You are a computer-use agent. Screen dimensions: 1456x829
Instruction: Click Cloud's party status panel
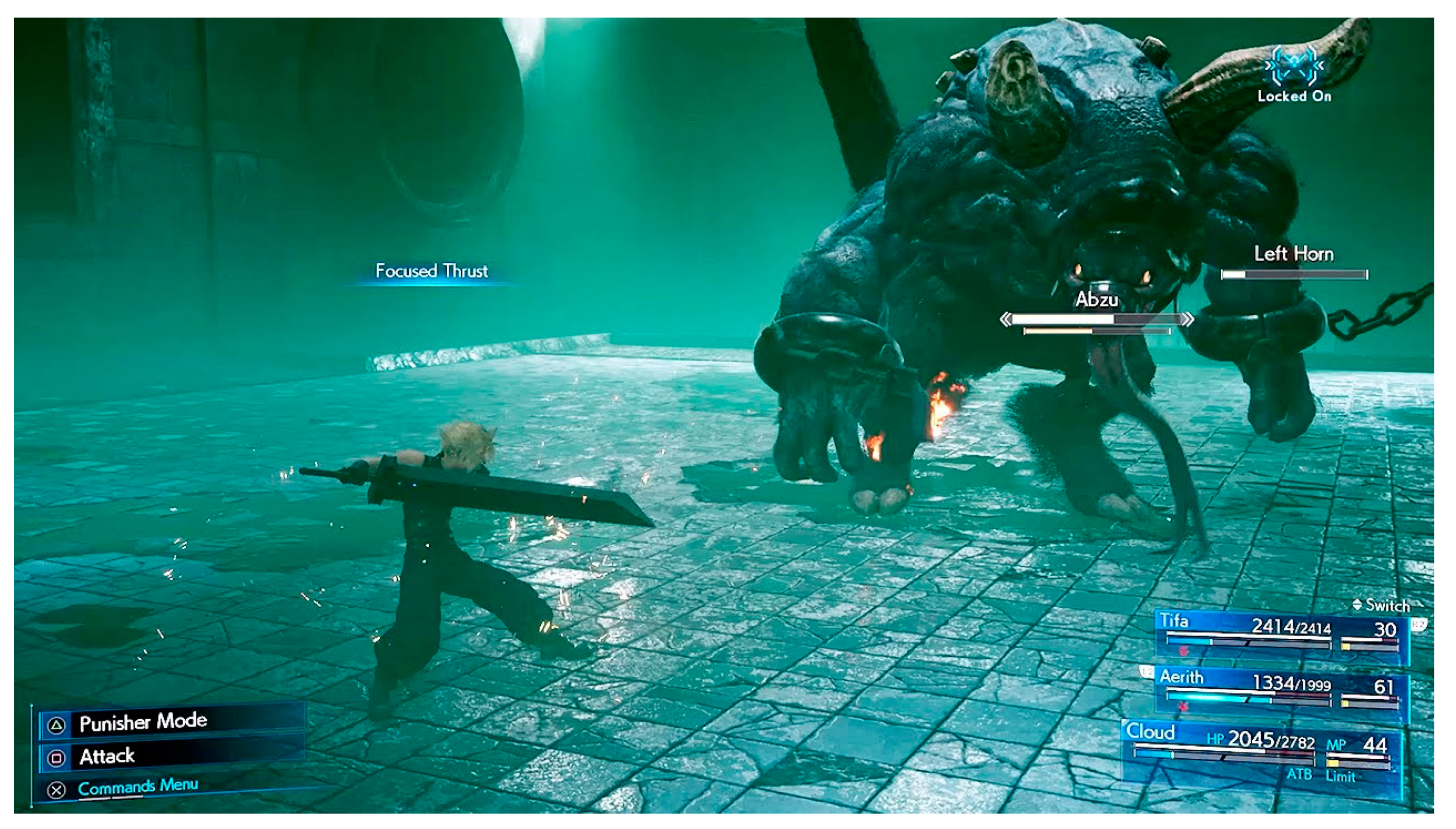coord(1261,753)
